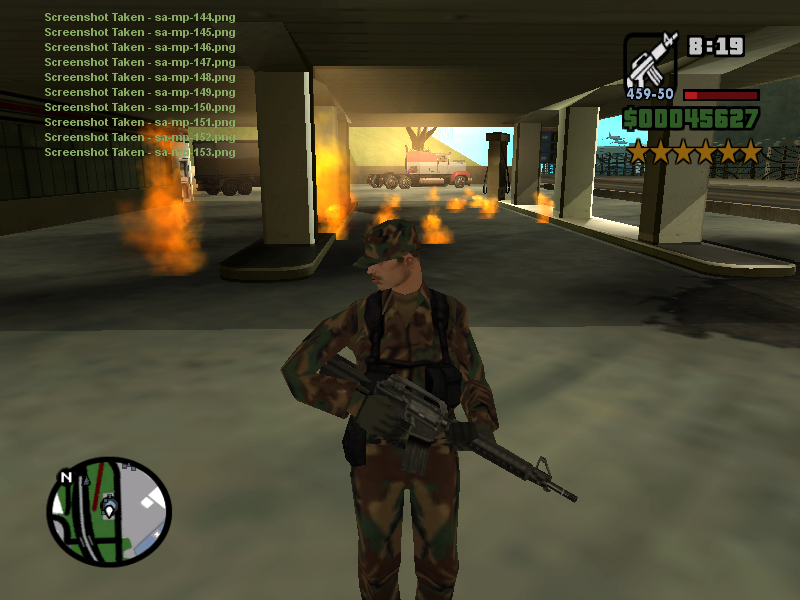This screenshot has height=600, width=800.
Task: Open the circular radar minimap
Action: point(109,512)
